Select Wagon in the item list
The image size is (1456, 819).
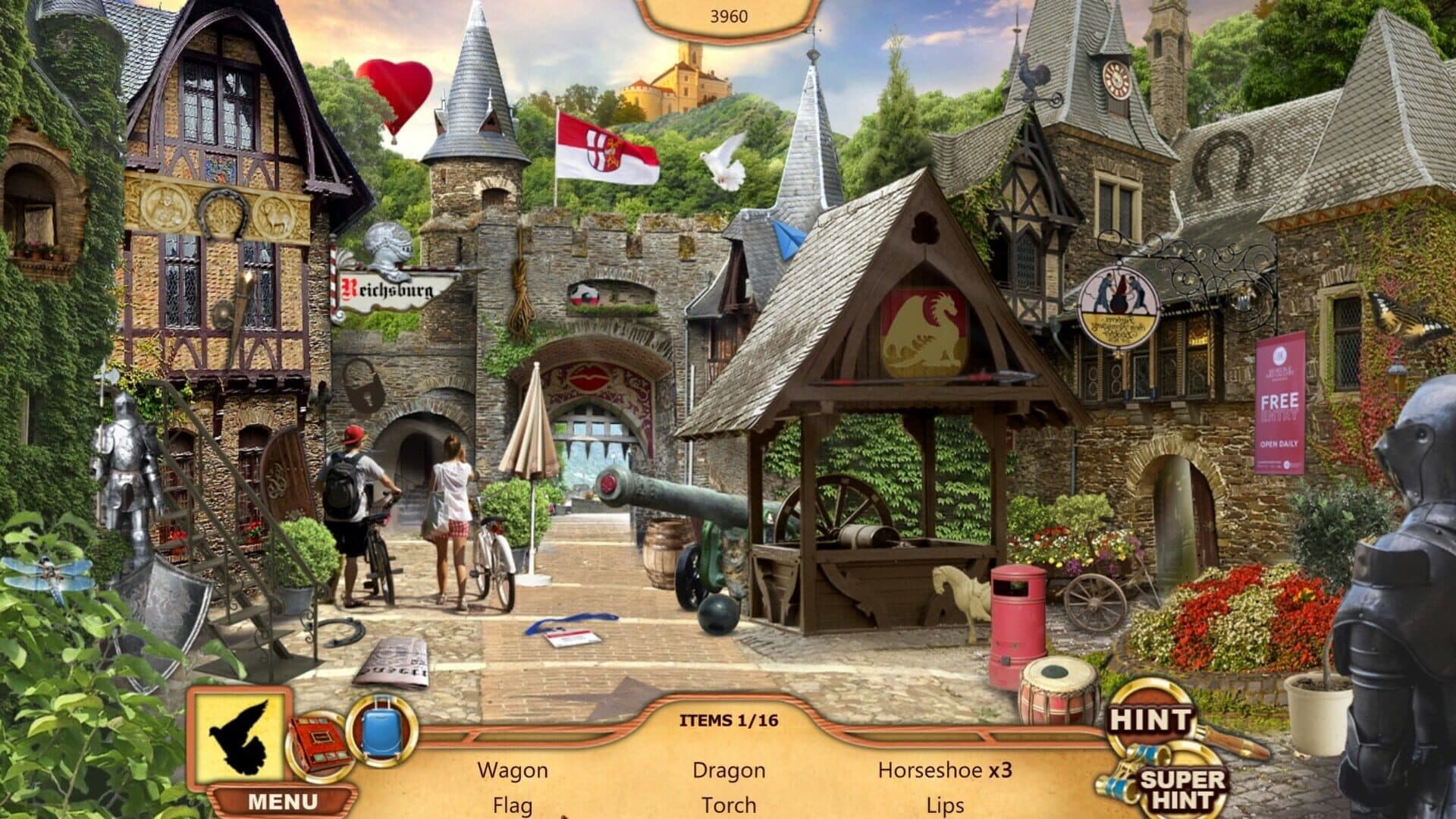[512, 770]
